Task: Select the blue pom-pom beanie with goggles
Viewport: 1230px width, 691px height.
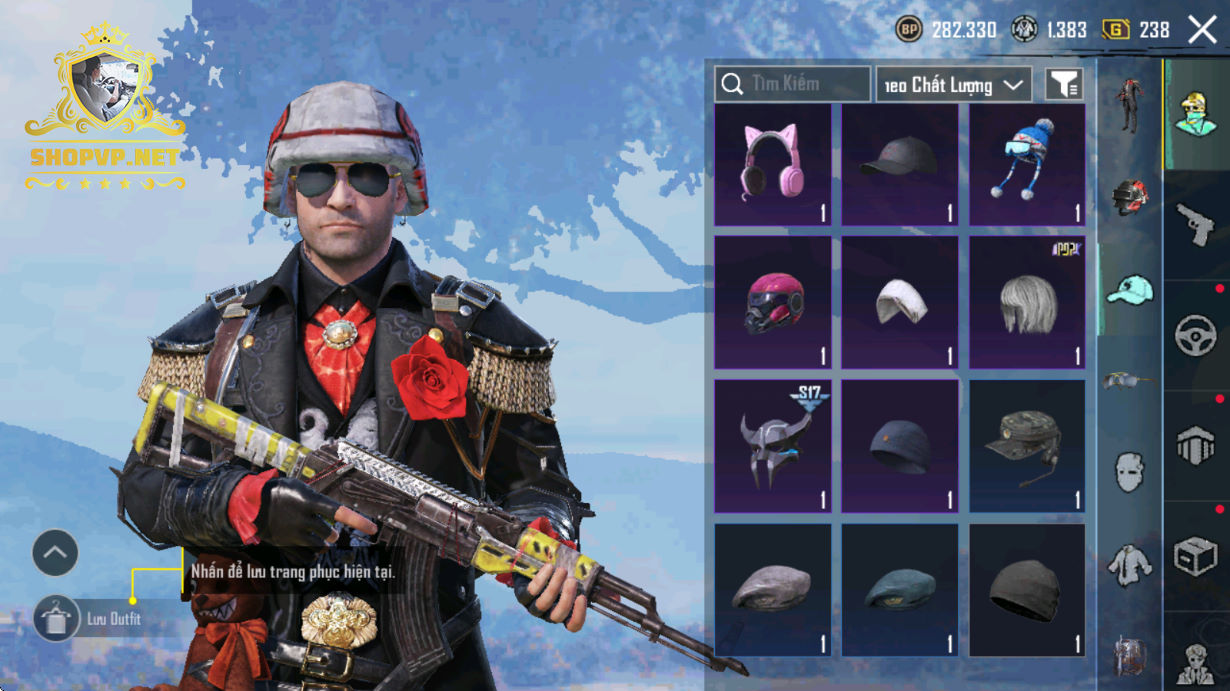Action: (1027, 165)
